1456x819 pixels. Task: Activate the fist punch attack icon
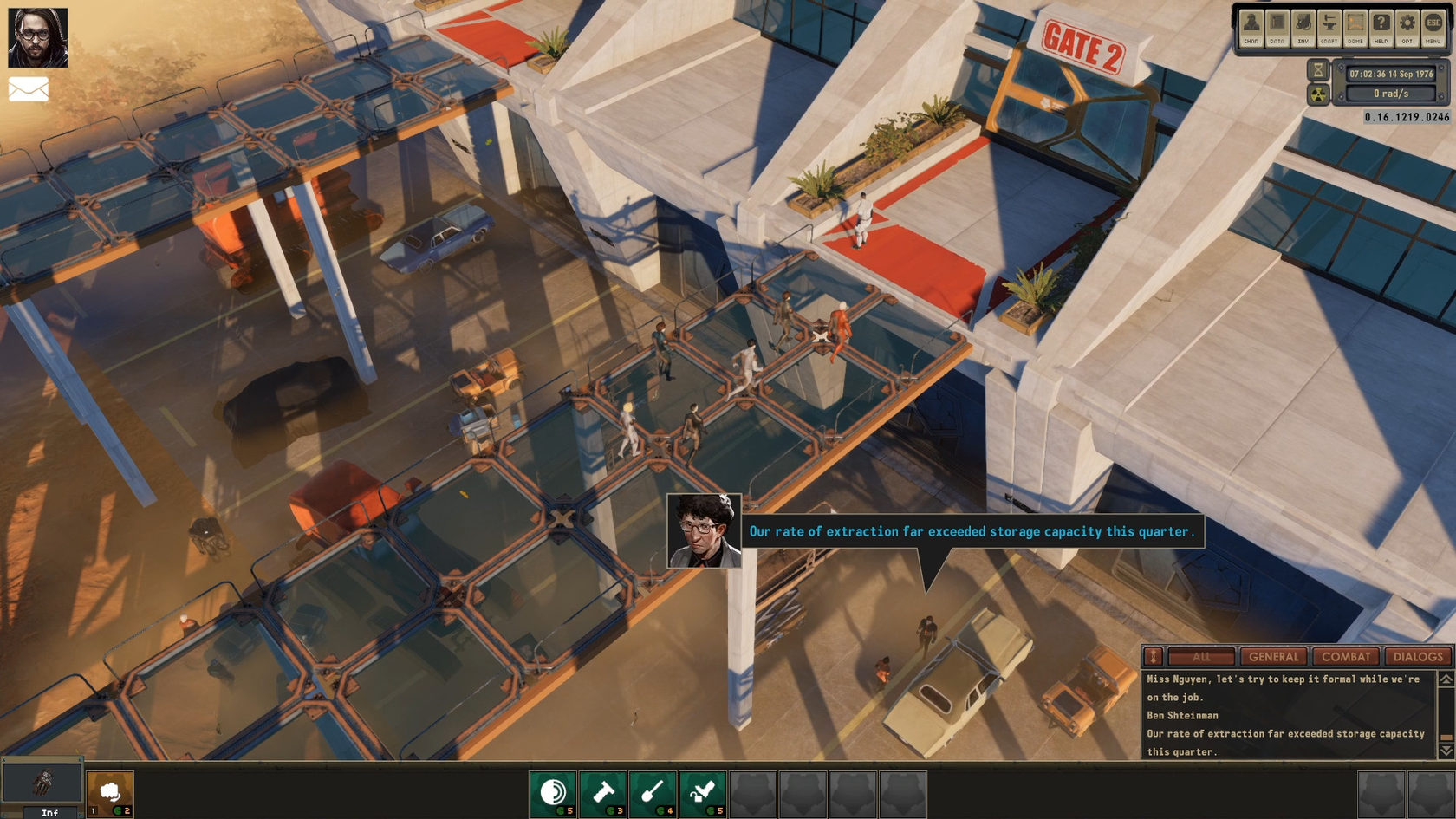110,793
